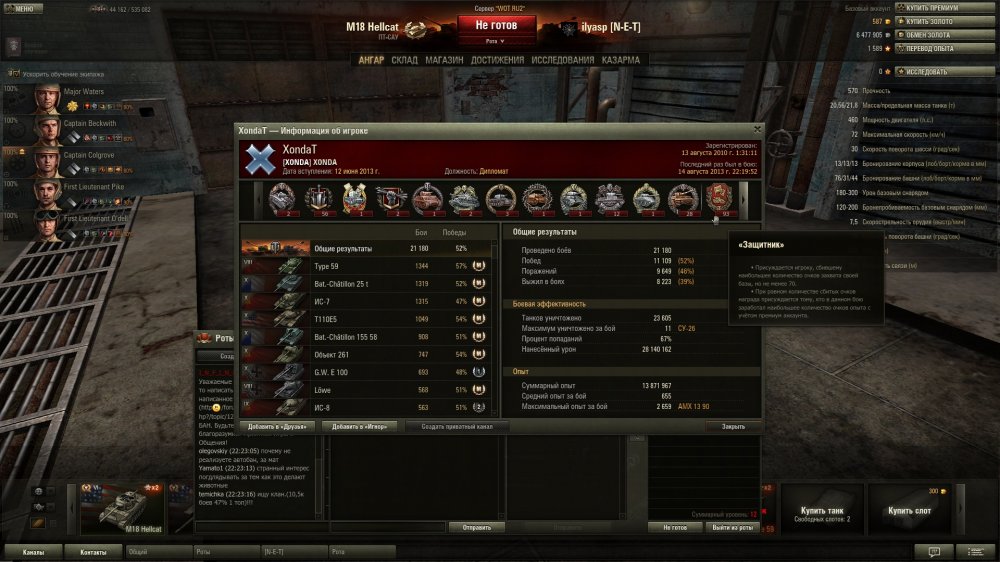The height and width of the screenshot is (562, 1000).
Task: Click «Добавить в «Игнор»» button
Action: coord(359,426)
